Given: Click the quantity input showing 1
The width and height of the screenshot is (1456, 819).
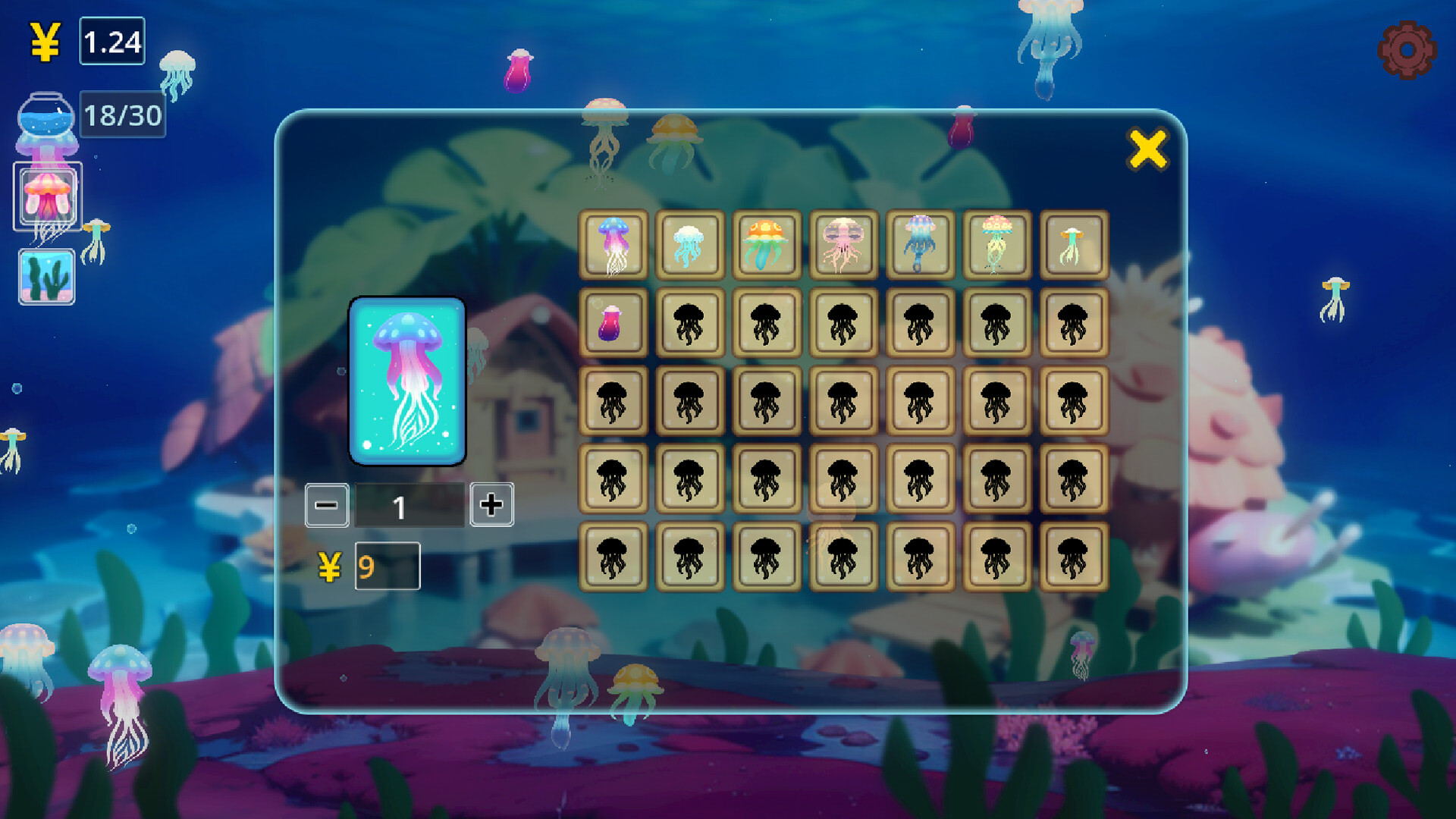Looking at the screenshot, I should pos(409,504).
